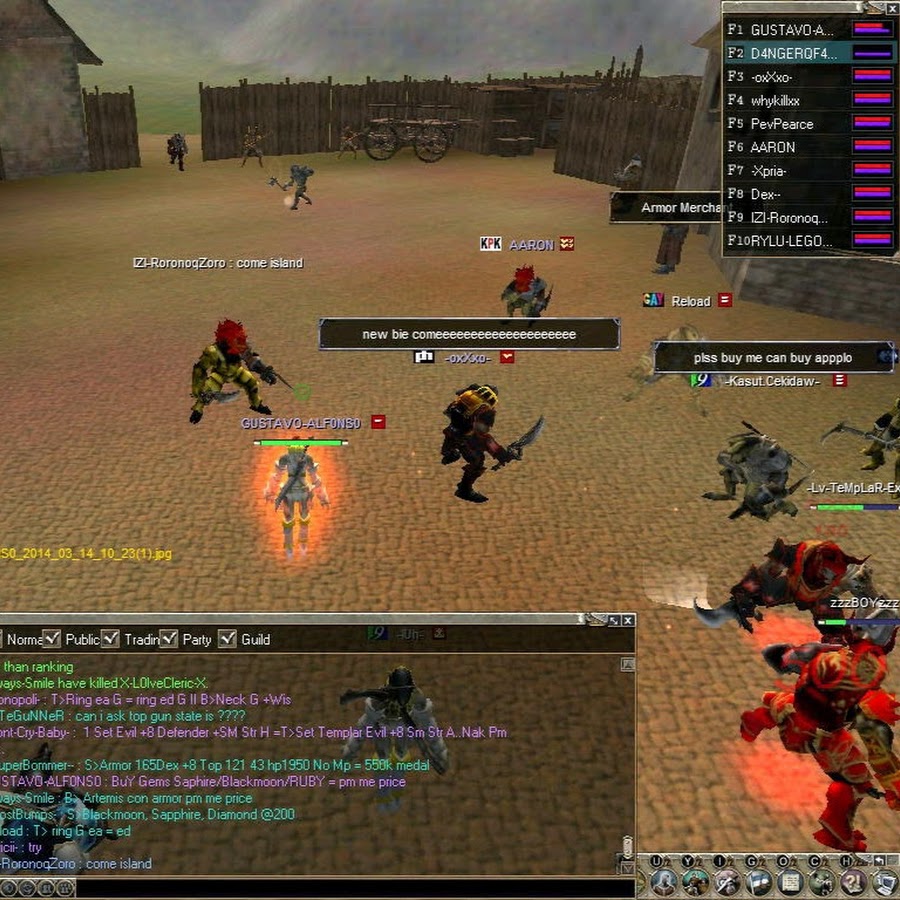Image resolution: width=900 pixels, height=900 pixels.
Task: Open the guild flag menu icon (G)
Action: [759, 881]
